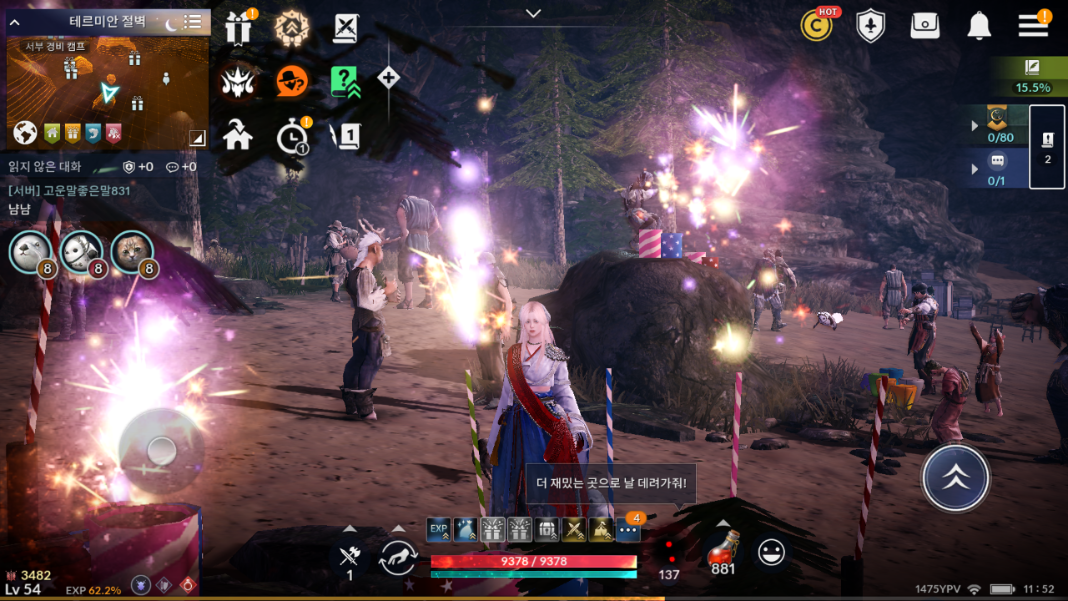Open the notification bell
Viewport: 1068px width, 601px height.
(979, 27)
